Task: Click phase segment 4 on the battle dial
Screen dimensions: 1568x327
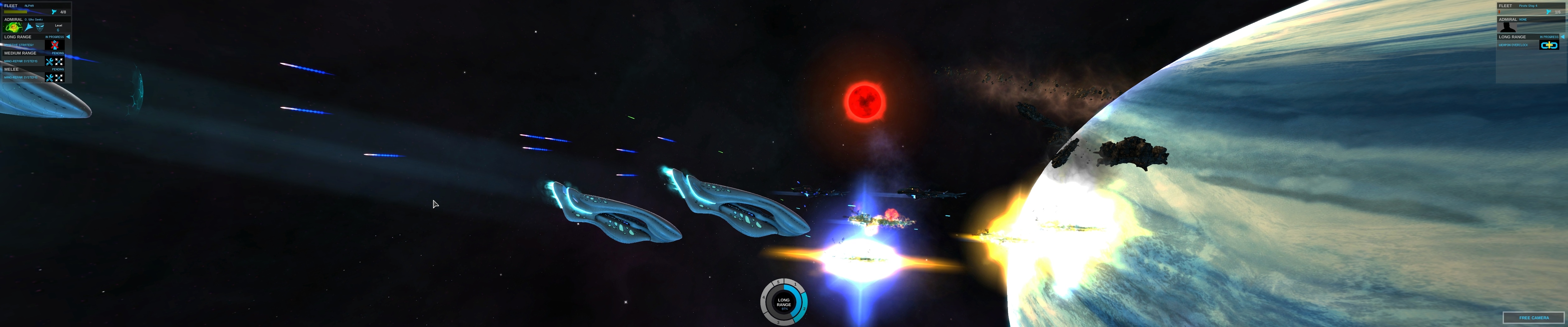Action: pyautogui.click(x=764, y=298)
